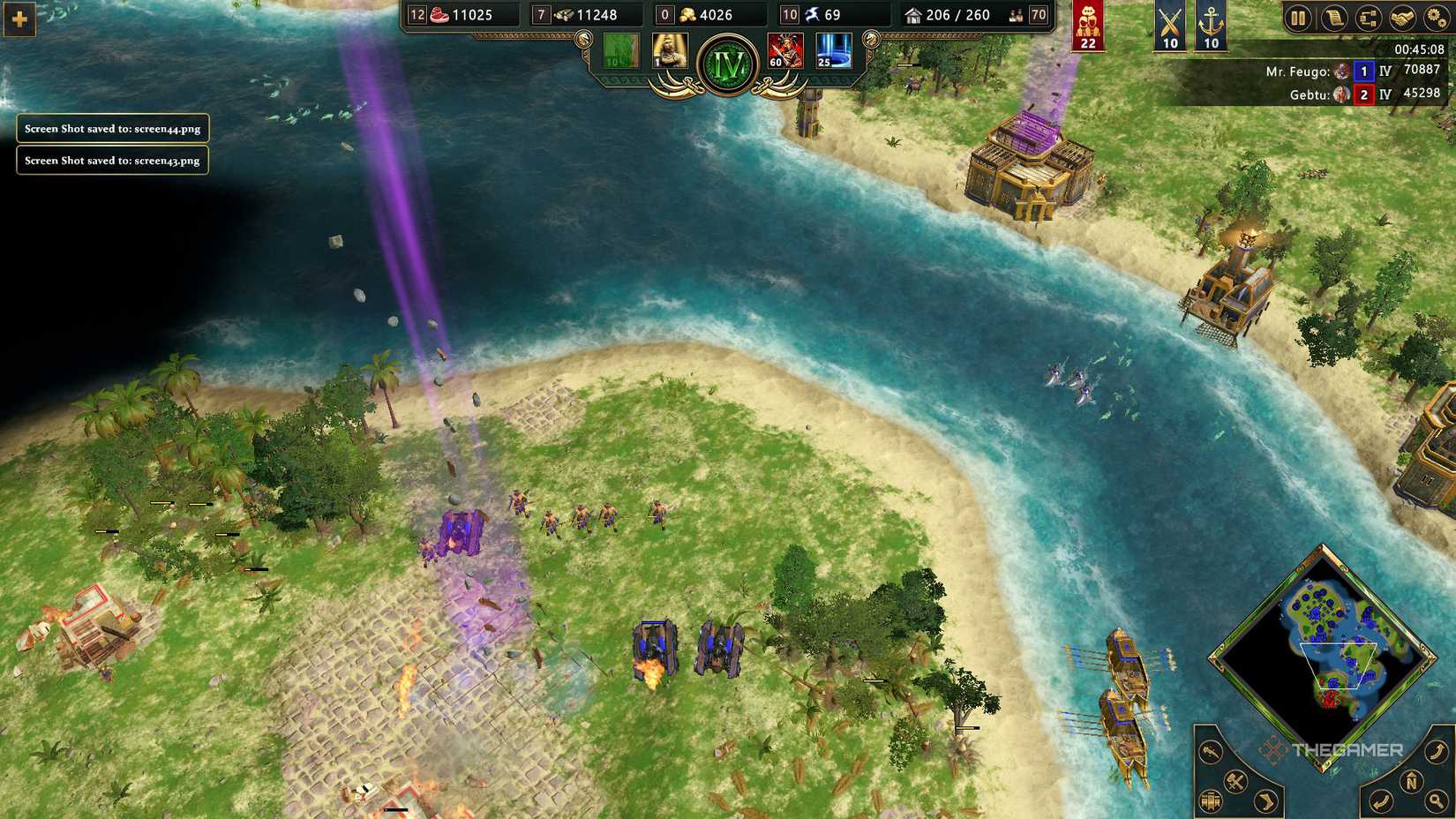This screenshot has width=1456, height=819.
Task: Open the Tech Tree flowchart icon
Action: (1369, 18)
